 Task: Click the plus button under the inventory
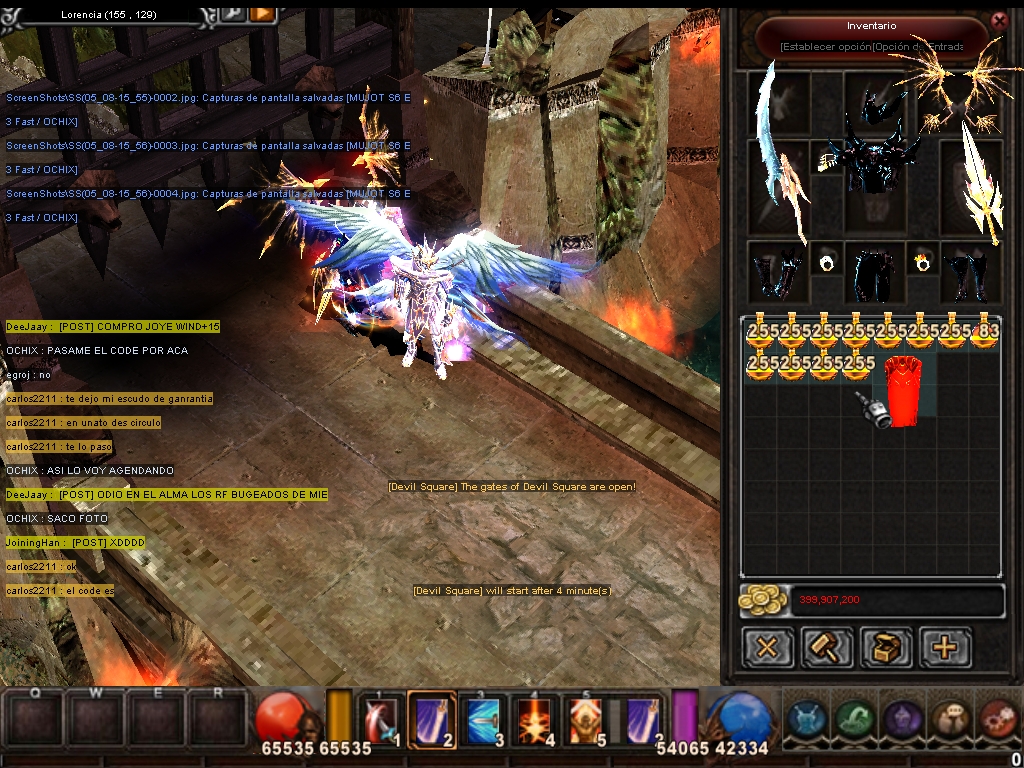pos(945,647)
